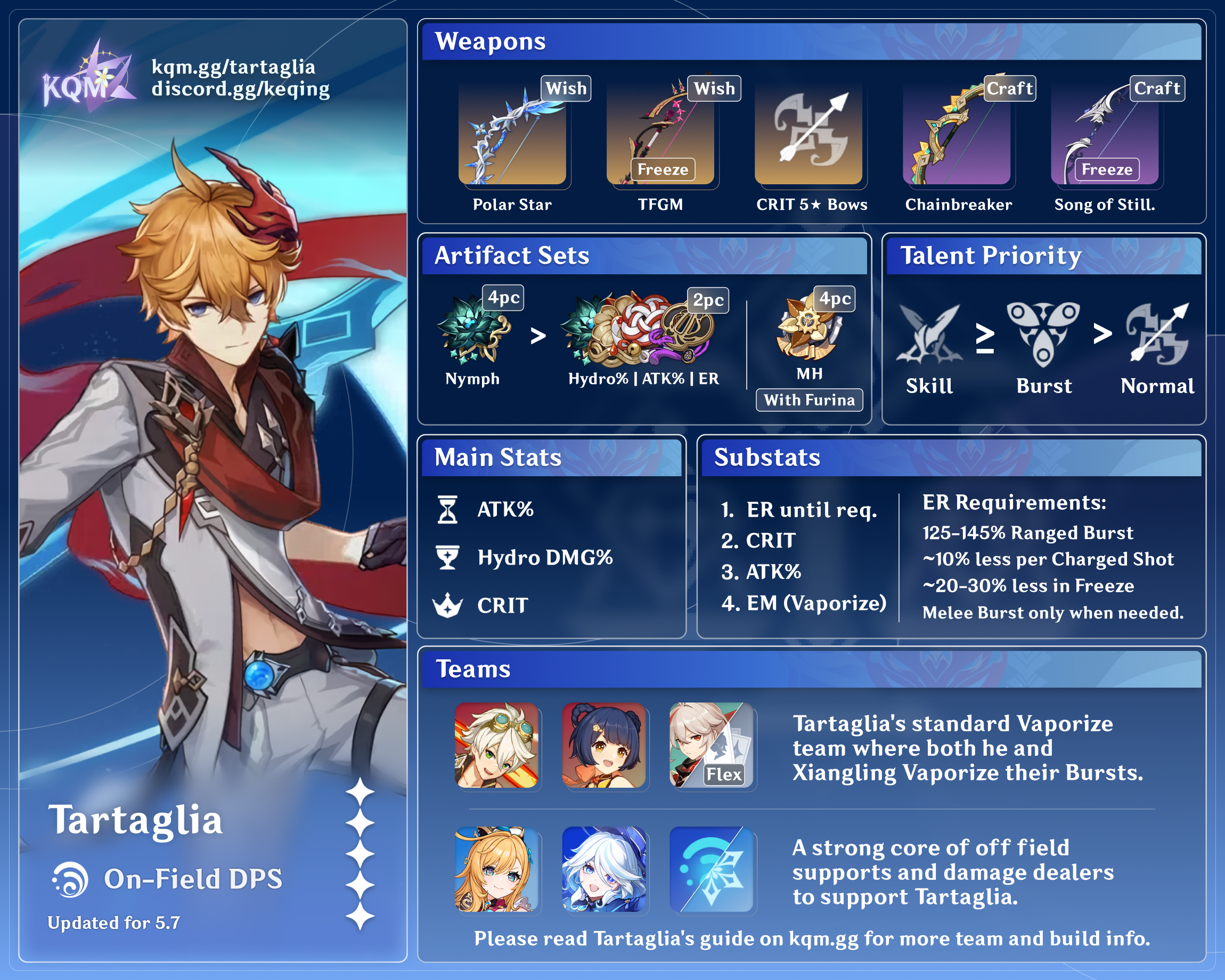Select the 4pc Nymph artifact set icon
1225x980 pixels.
(473, 331)
